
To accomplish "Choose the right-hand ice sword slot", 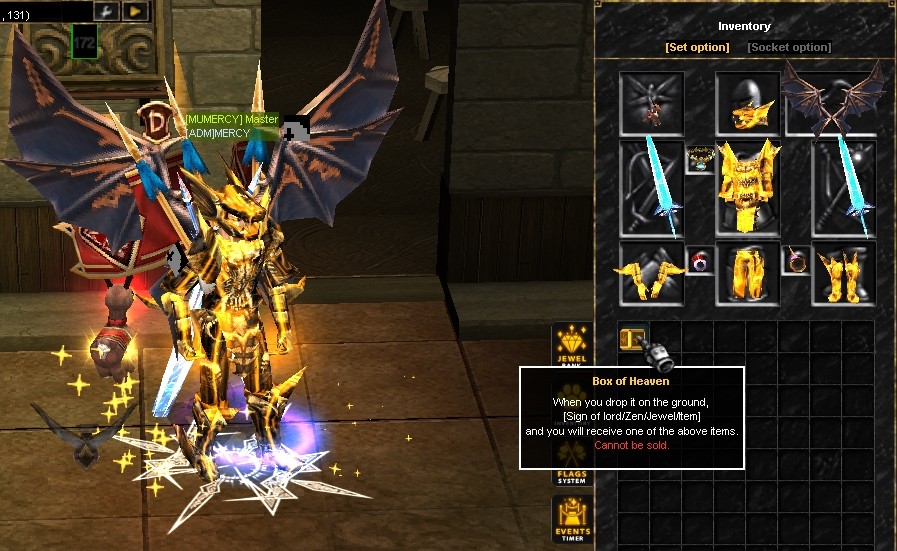I will click(844, 188).
